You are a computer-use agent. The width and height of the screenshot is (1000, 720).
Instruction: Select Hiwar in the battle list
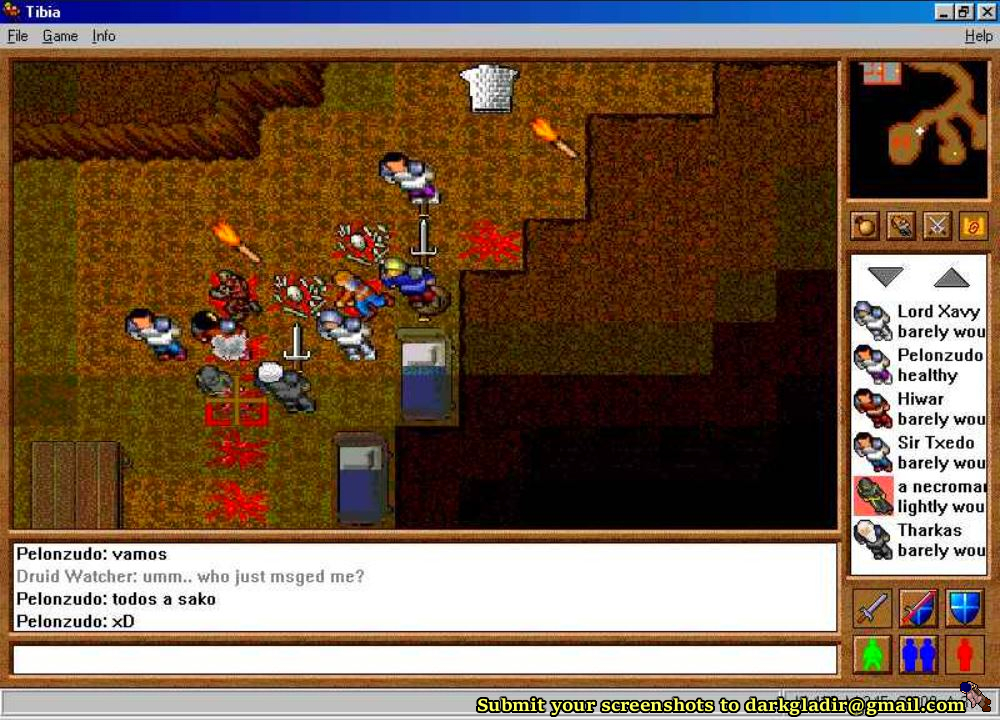(x=918, y=409)
